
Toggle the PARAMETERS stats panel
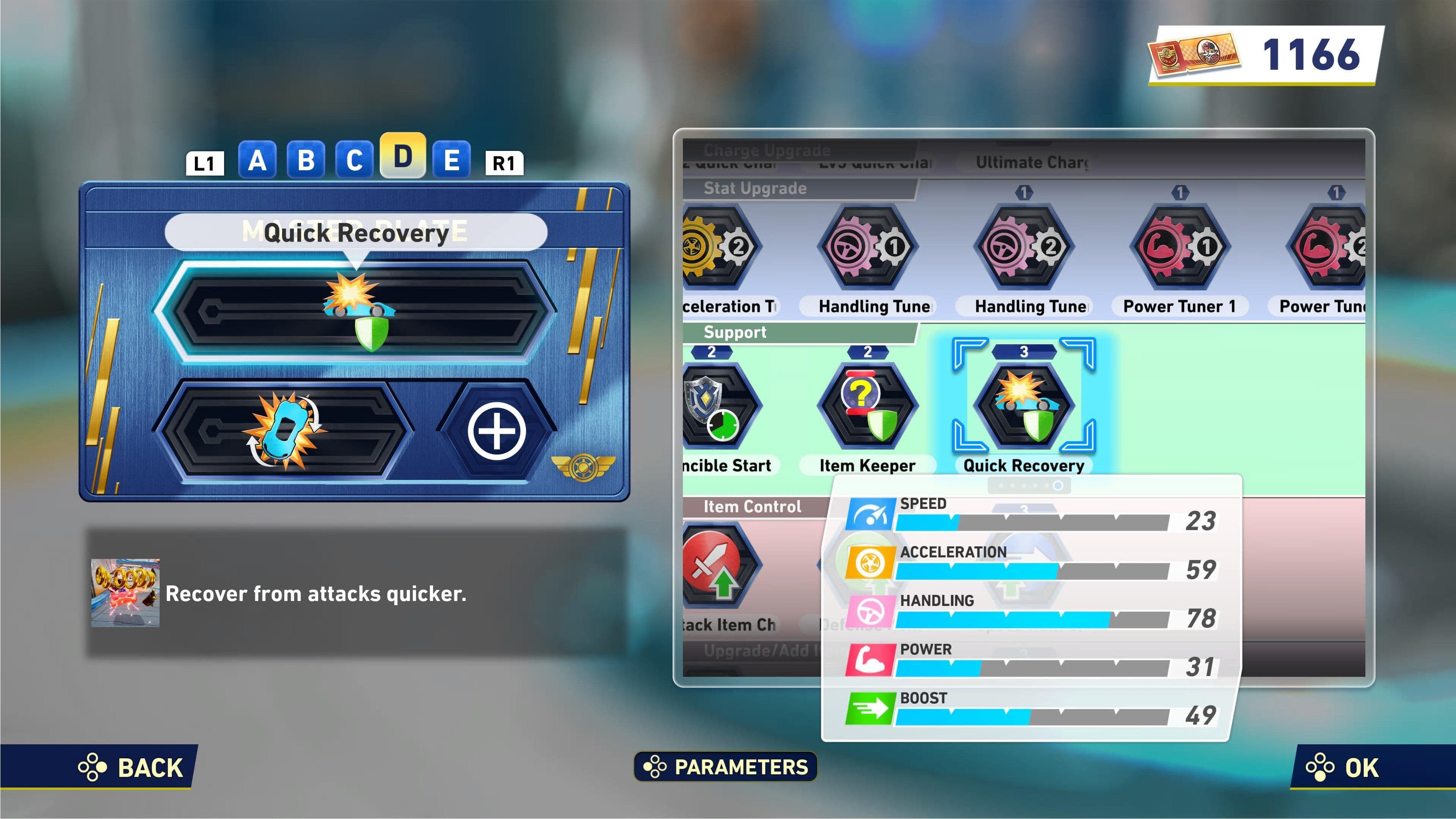click(726, 767)
